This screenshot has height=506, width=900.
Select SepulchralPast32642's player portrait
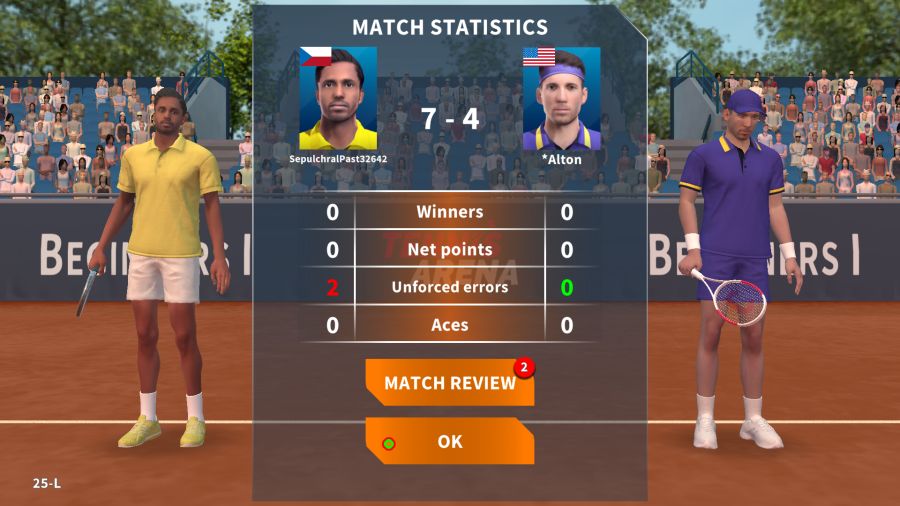point(338,99)
